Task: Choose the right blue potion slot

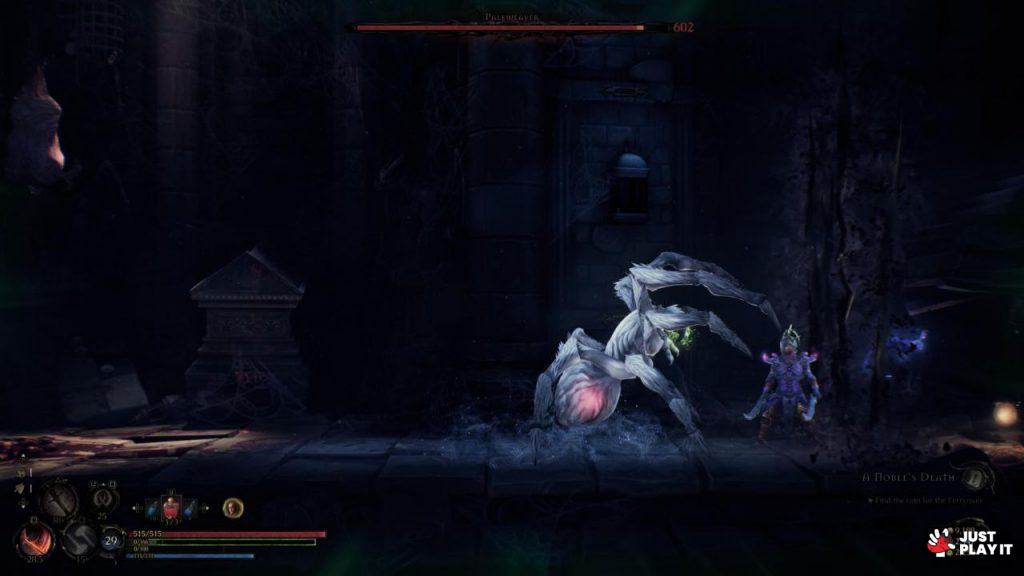Action: pyautogui.click(x=189, y=510)
